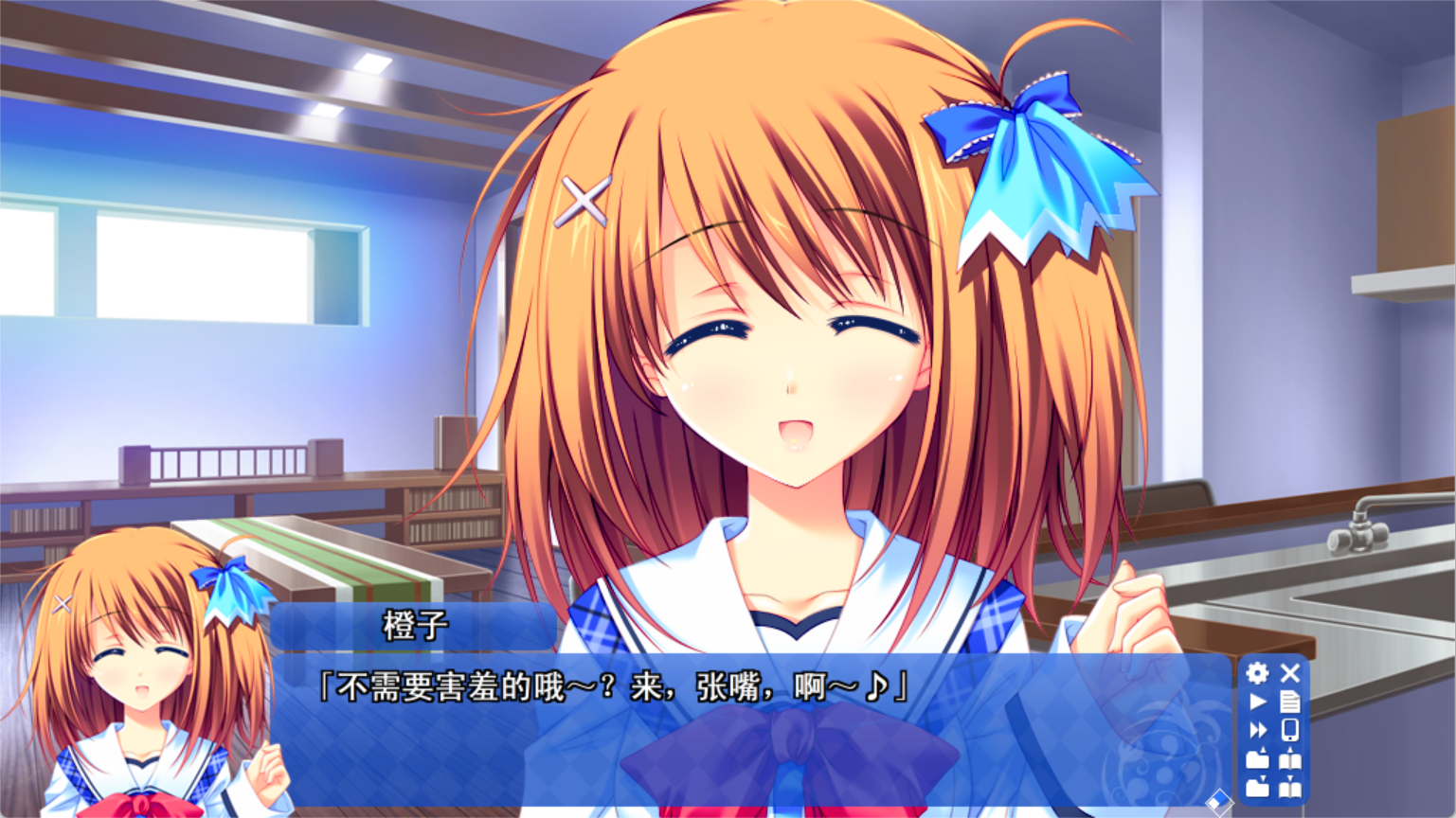Image resolution: width=1456 pixels, height=818 pixels.
Task: Click the quick menu panel
Action: coord(1274,731)
